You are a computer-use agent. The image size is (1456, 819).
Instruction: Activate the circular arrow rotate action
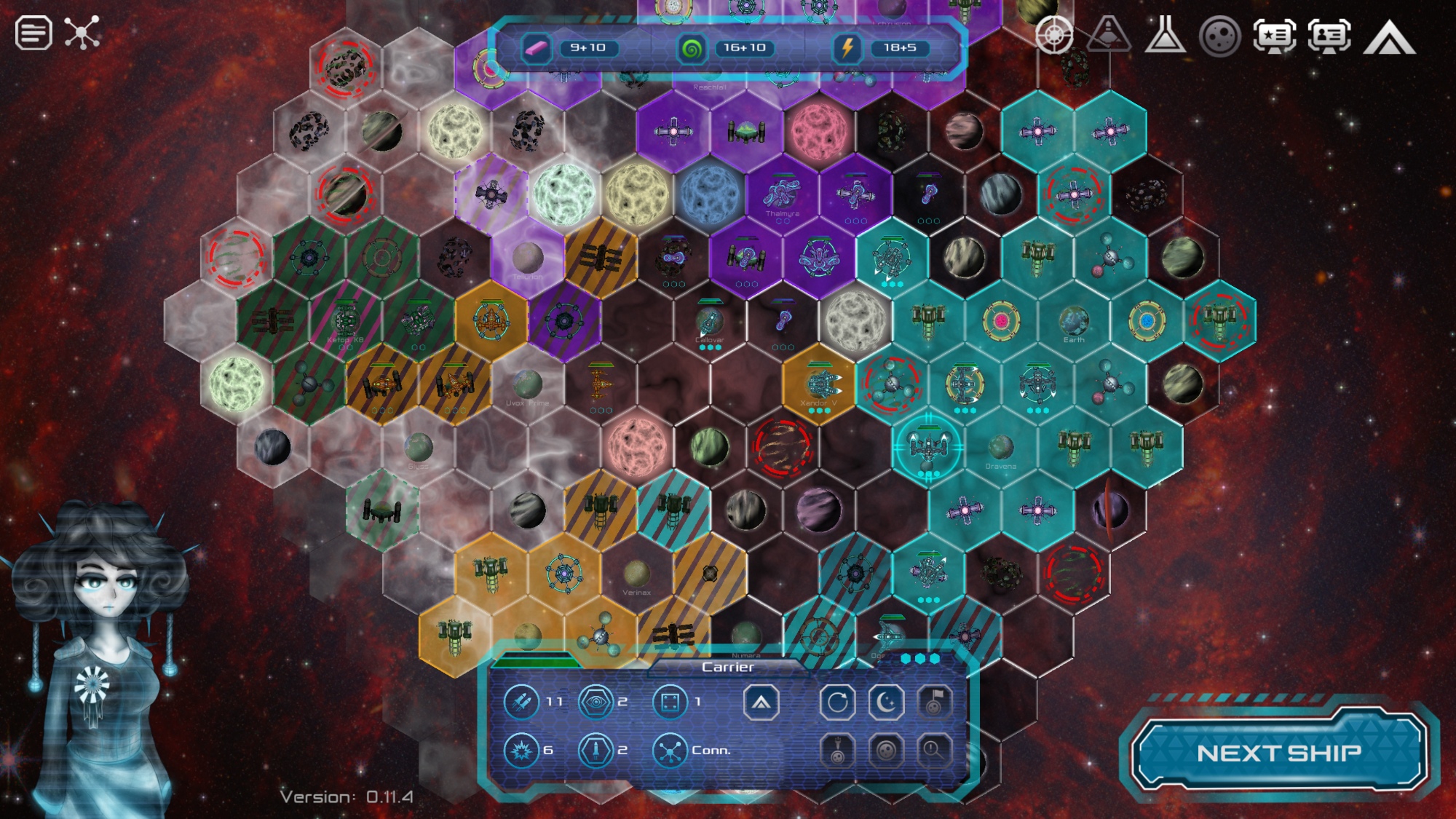[837, 703]
